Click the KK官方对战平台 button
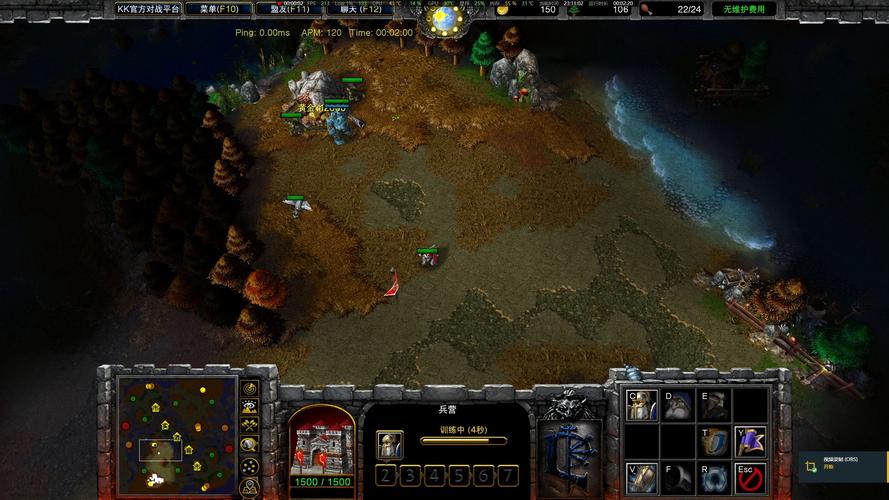Viewport: 889px width, 500px height. click(x=148, y=9)
